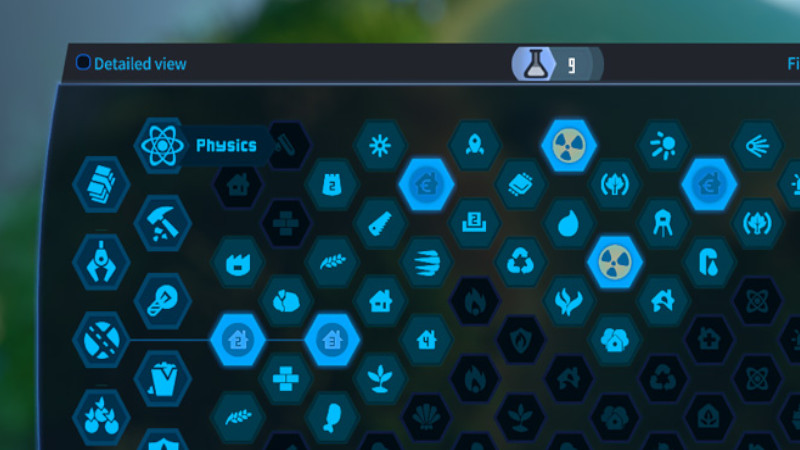Choose the water droplet research node
The width and height of the screenshot is (800, 450).
(x=569, y=223)
